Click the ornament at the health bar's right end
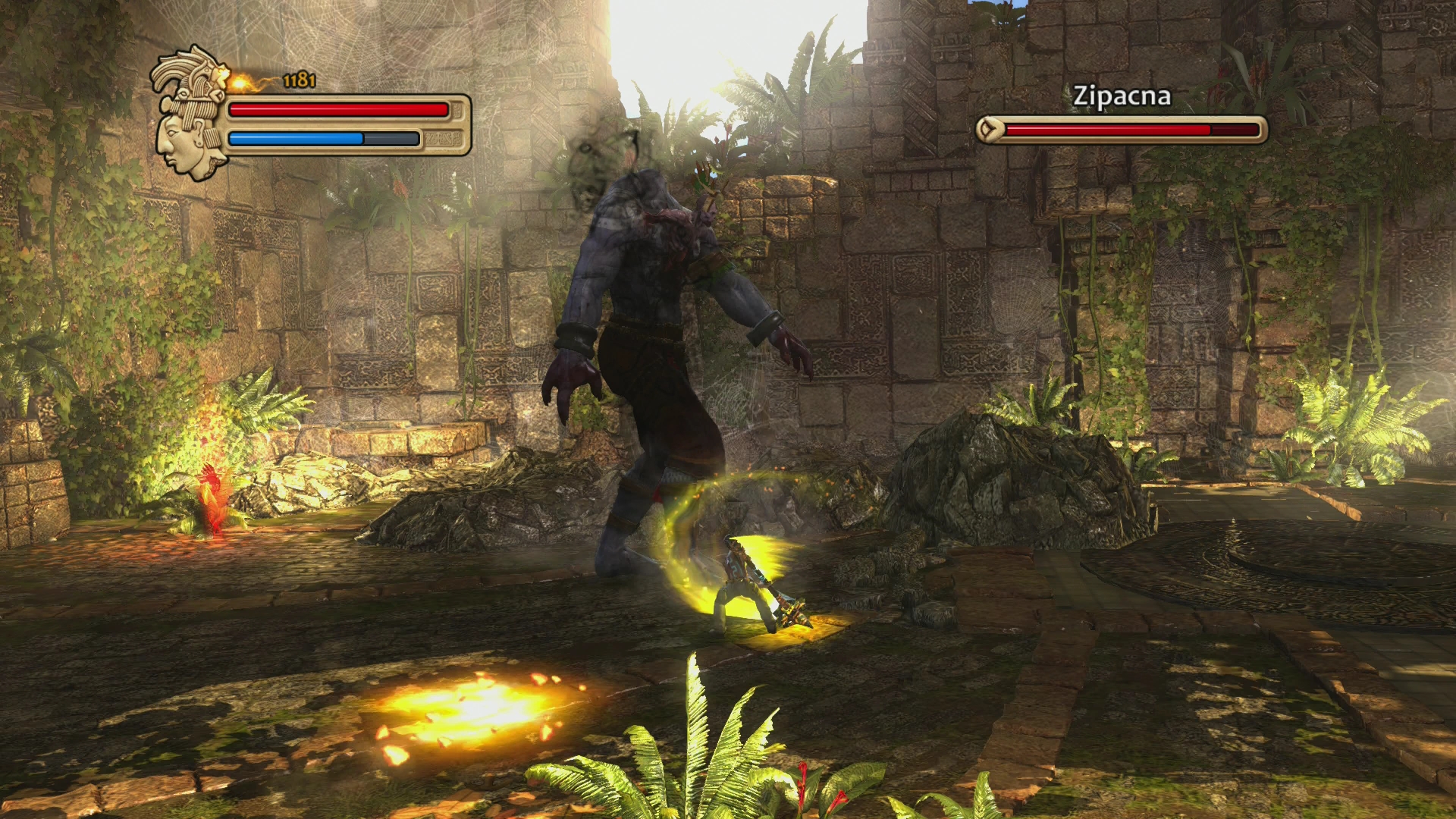 456,110
